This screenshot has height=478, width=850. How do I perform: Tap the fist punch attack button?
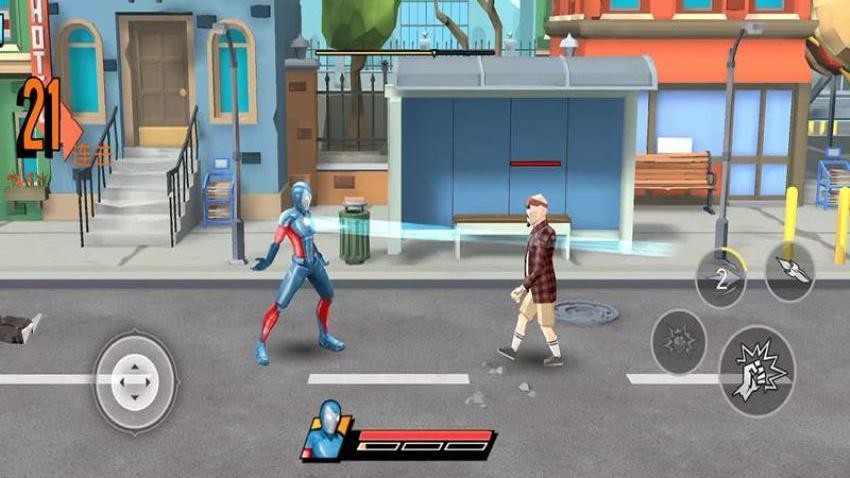pos(756,371)
